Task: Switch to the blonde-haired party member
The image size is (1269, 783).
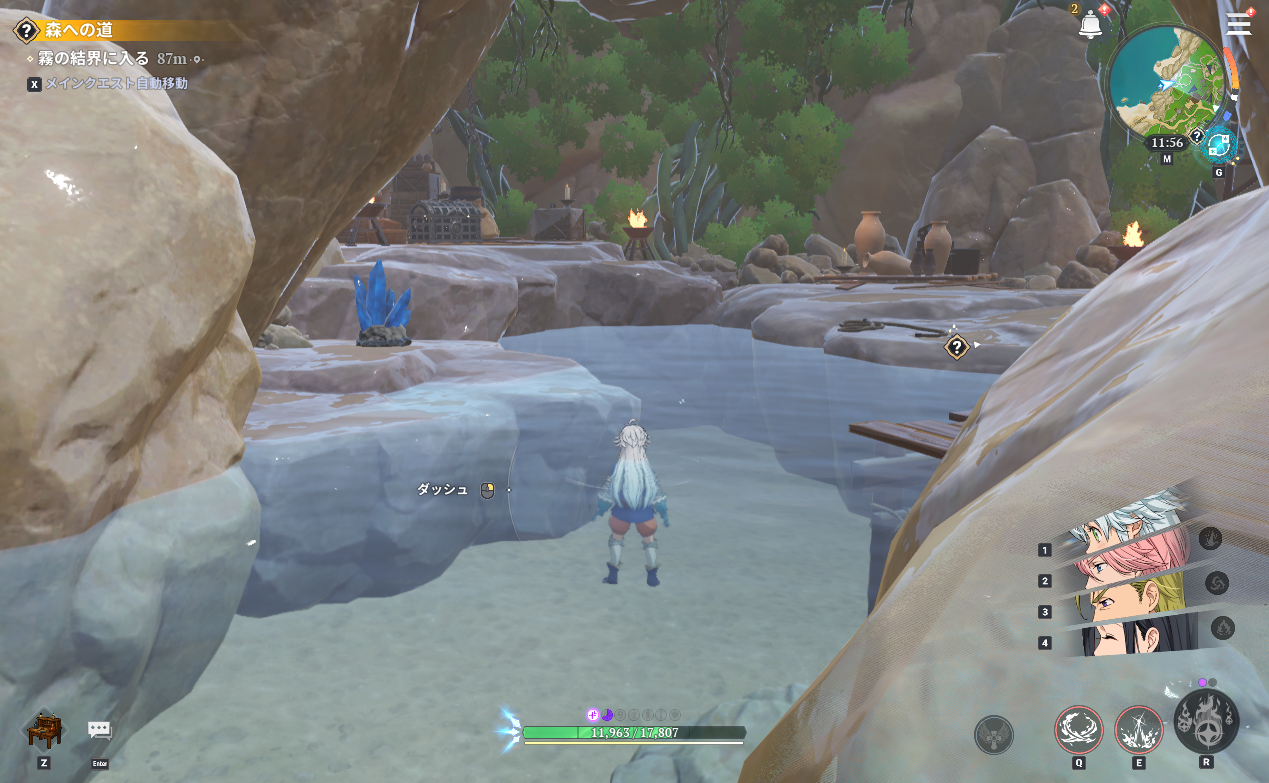Action: [x=1135, y=598]
